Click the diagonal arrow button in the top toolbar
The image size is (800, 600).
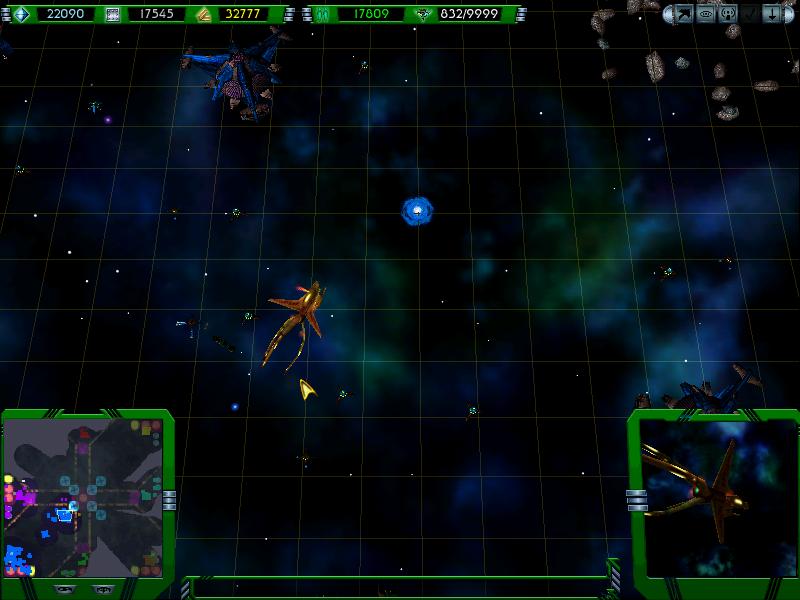pyautogui.click(x=685, y=14)
